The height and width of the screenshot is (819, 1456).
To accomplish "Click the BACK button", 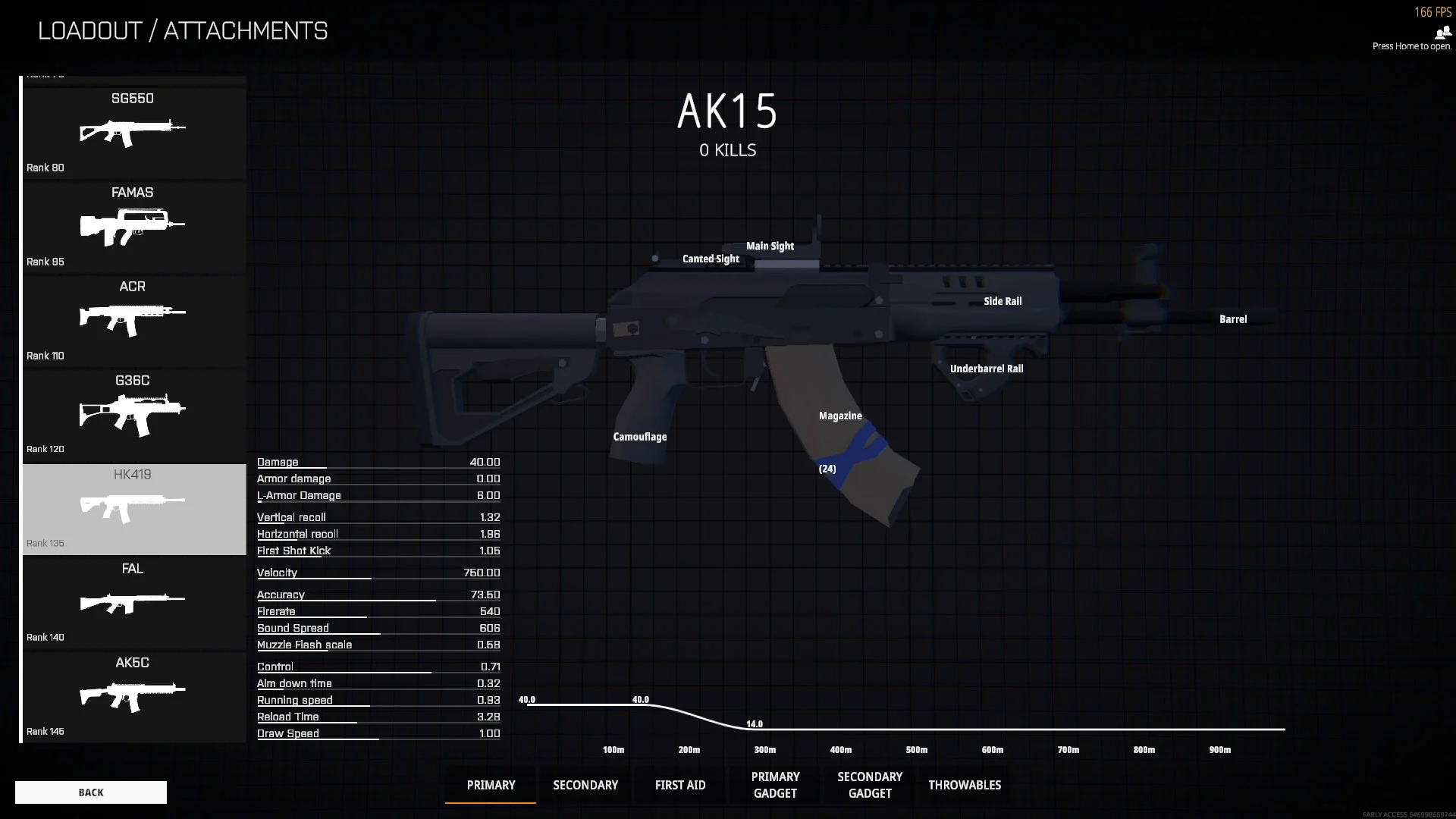I will click(x=90, y=792).
